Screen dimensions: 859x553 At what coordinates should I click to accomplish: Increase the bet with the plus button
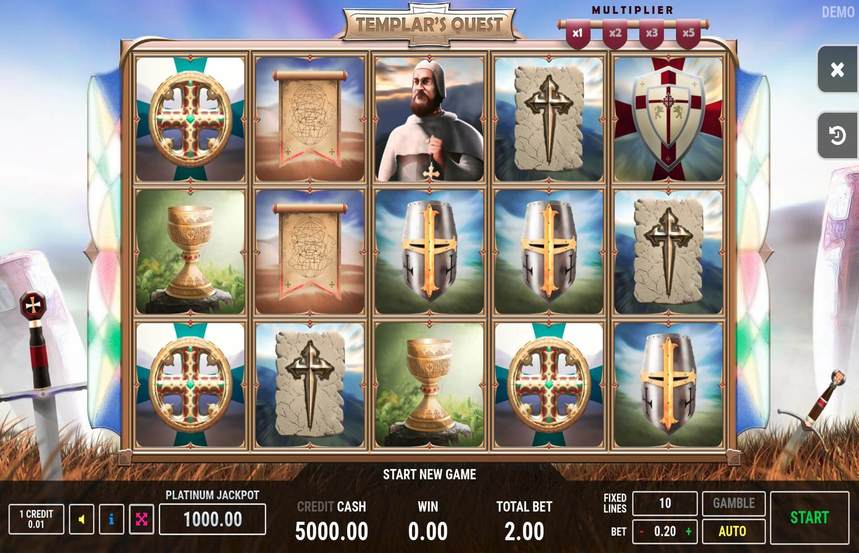point(688,532)
